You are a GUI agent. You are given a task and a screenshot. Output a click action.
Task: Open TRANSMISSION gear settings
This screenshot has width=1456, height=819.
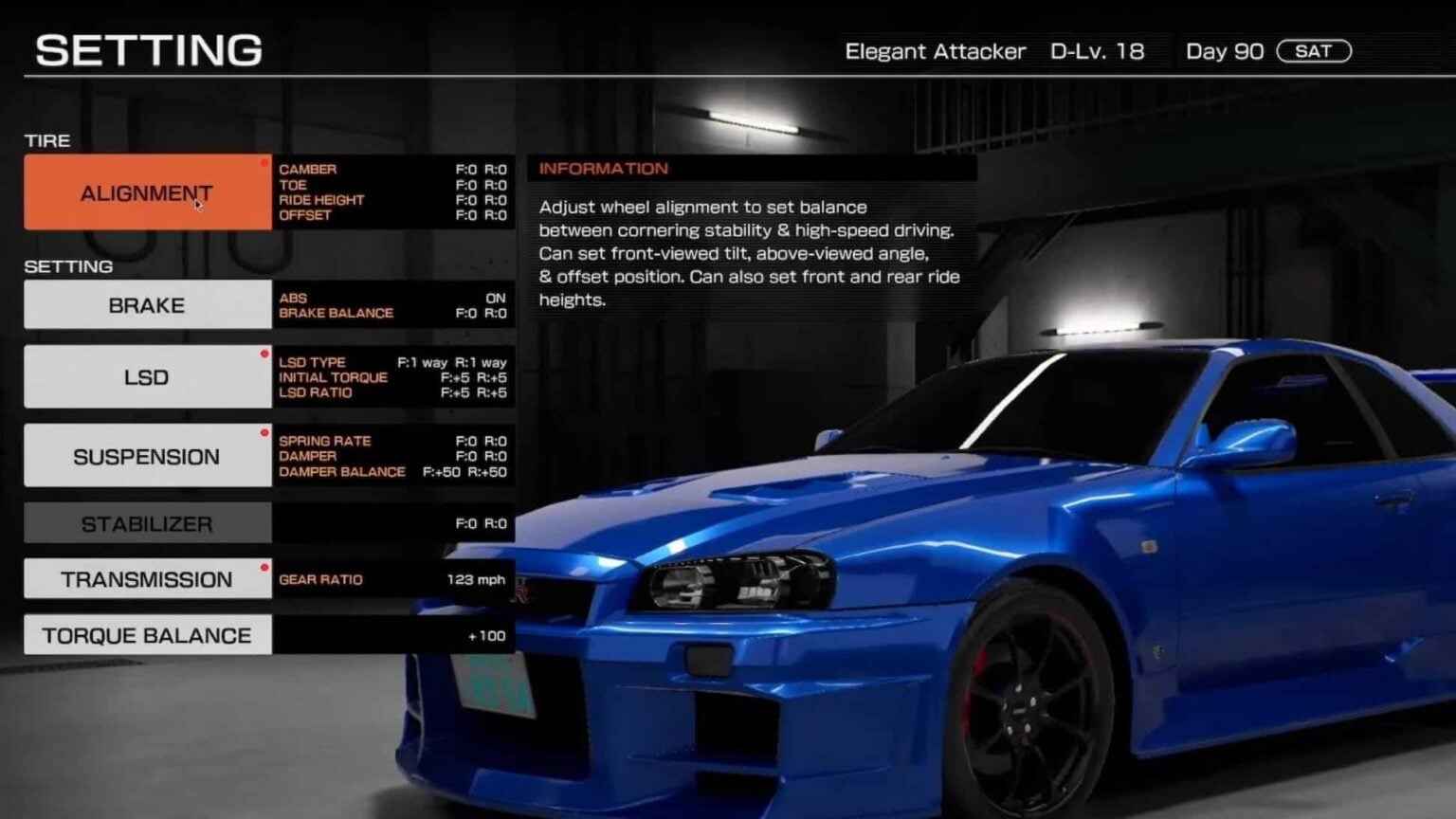tap(147, 578)
